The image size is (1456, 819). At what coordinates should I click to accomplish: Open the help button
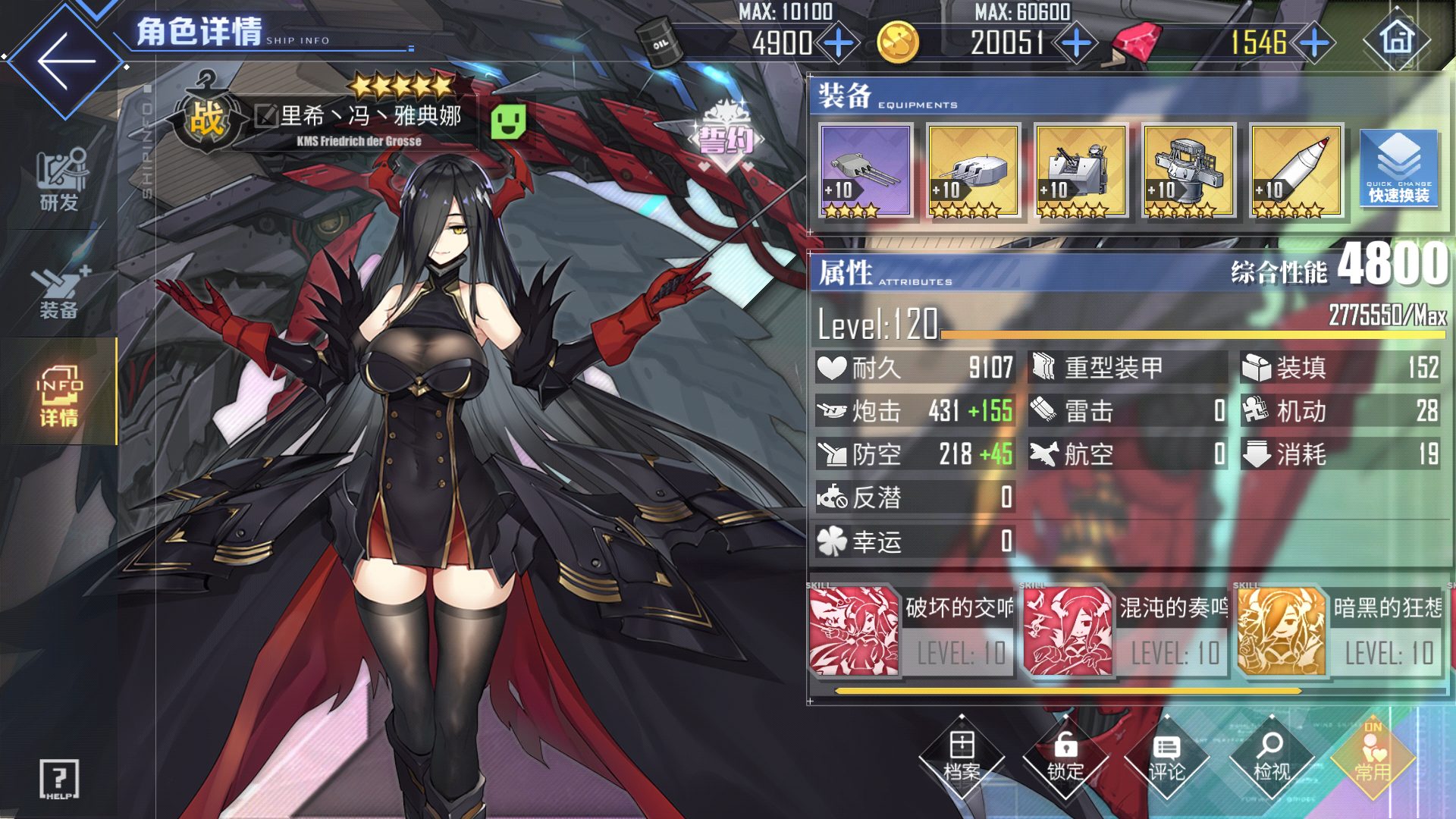[x=59, y=779]
